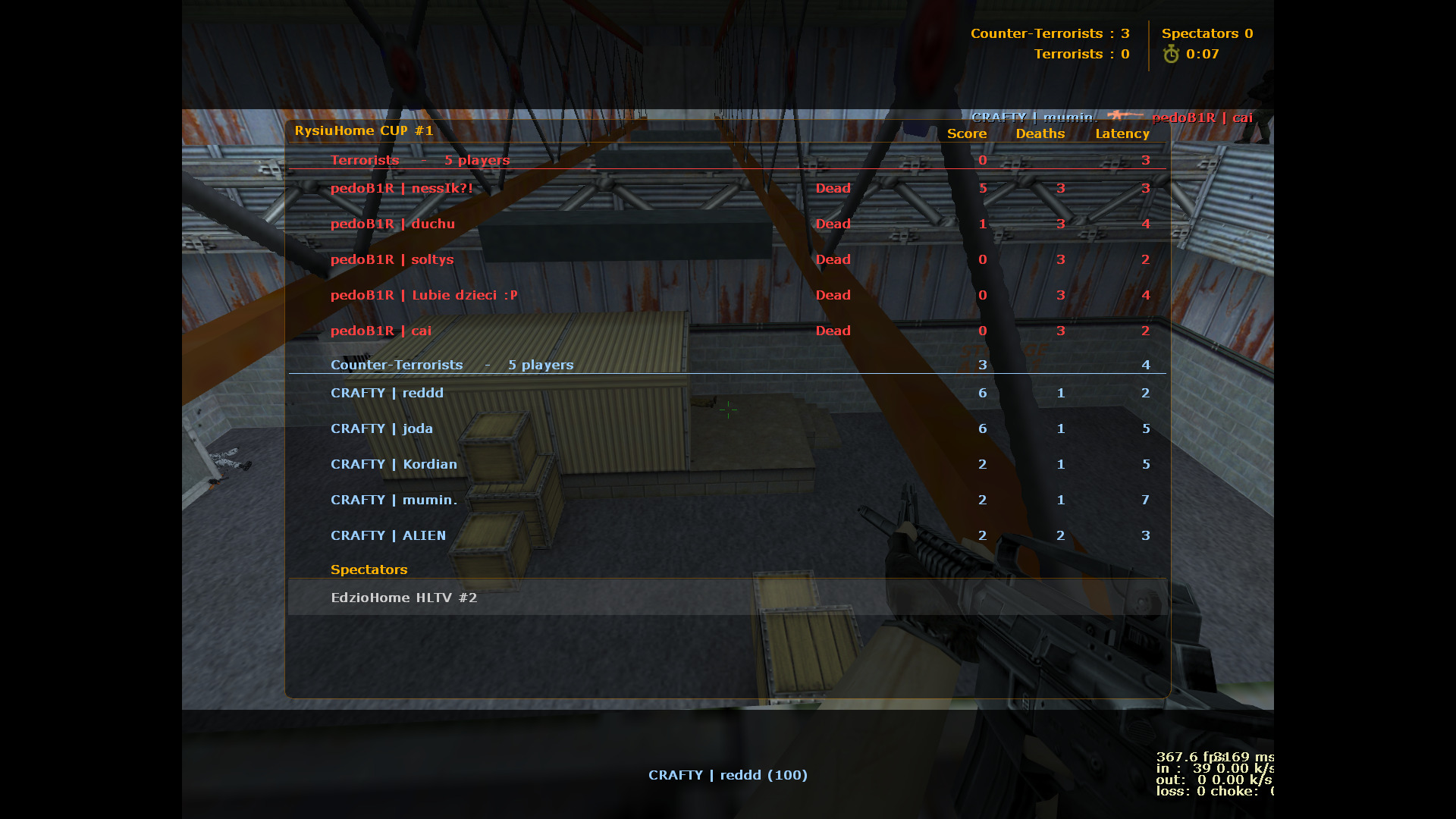The width and height of the screenshot is (1456, 819).
Task: Click the Latency column header
Action: pyautogui.click(x=1122, y=133)
